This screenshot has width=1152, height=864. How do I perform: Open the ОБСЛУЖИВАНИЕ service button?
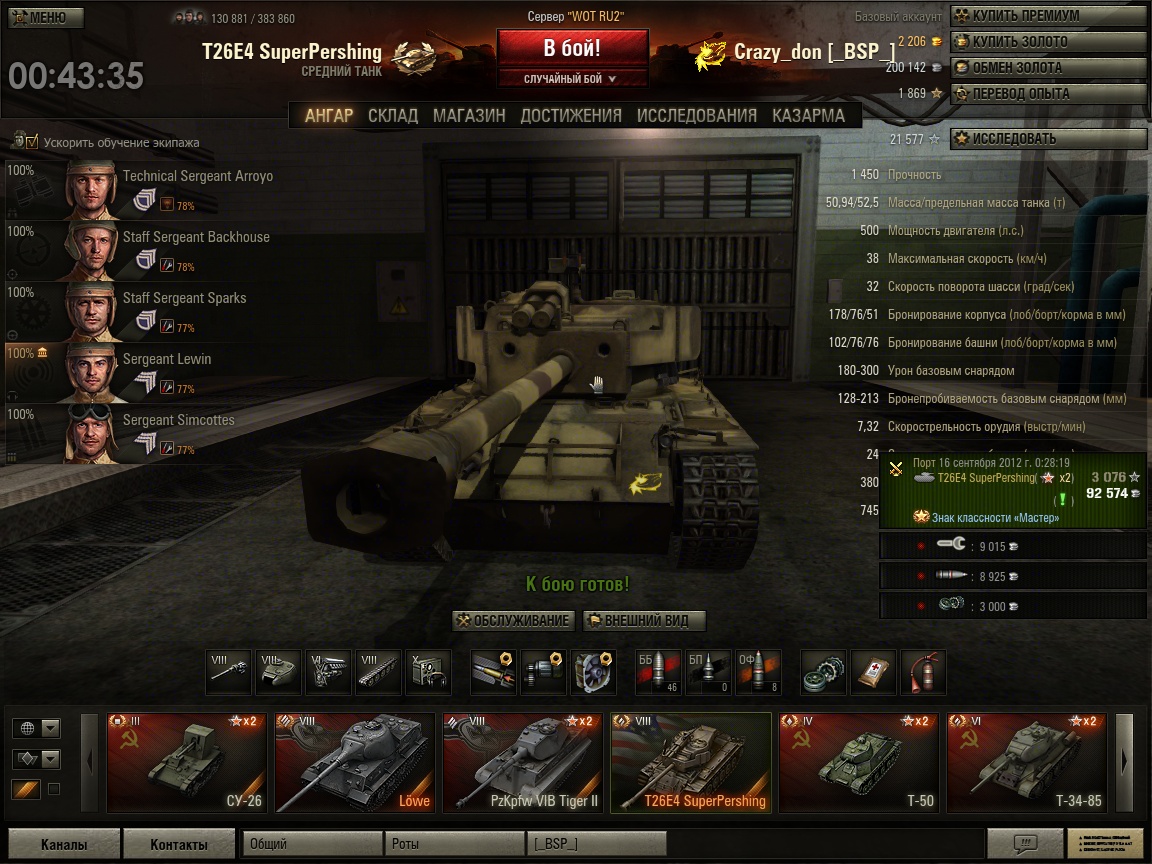(x=514, y=621)
